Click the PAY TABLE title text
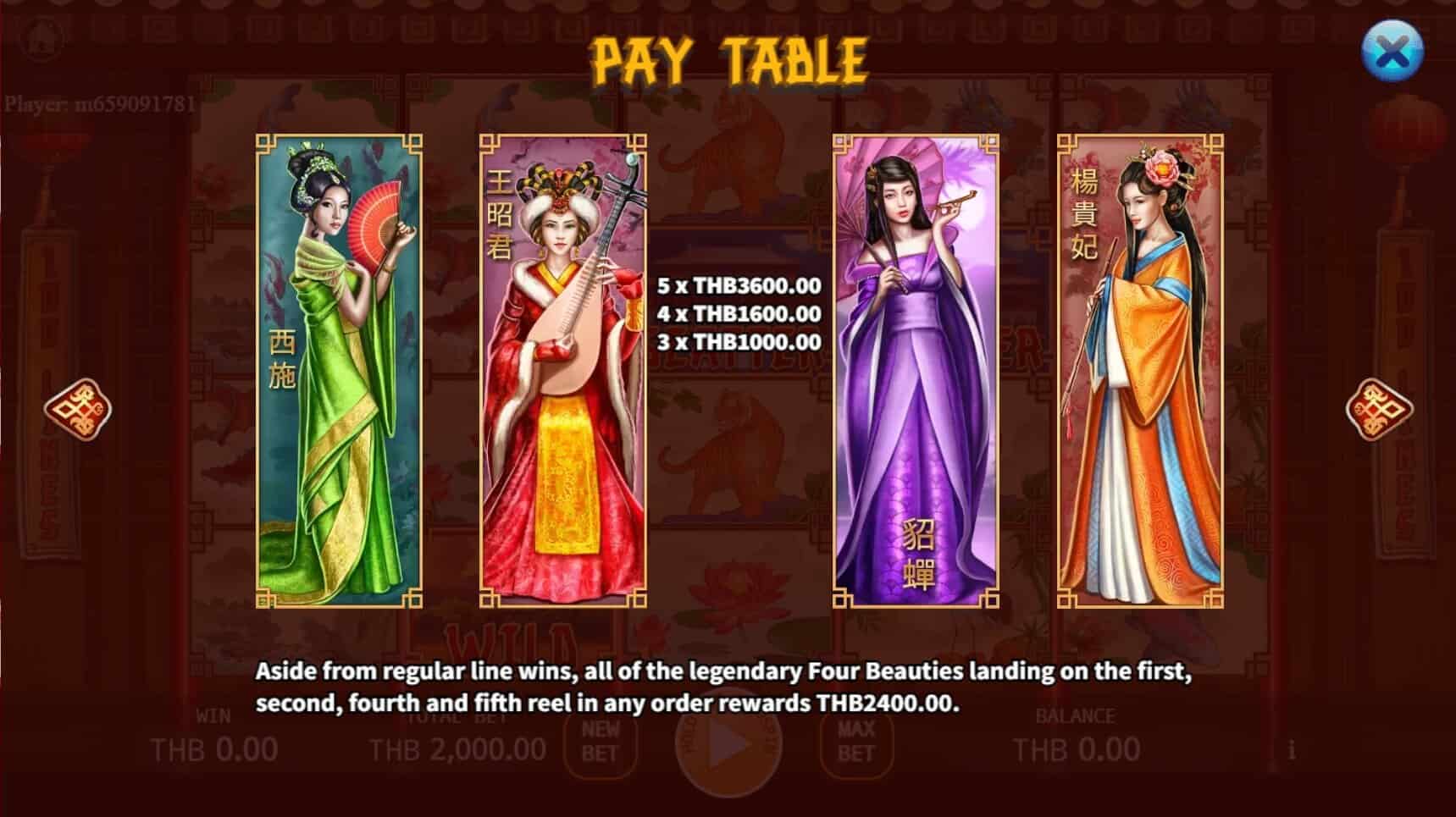This screenshot has height=817, width=1456. (x=728, y=58)
